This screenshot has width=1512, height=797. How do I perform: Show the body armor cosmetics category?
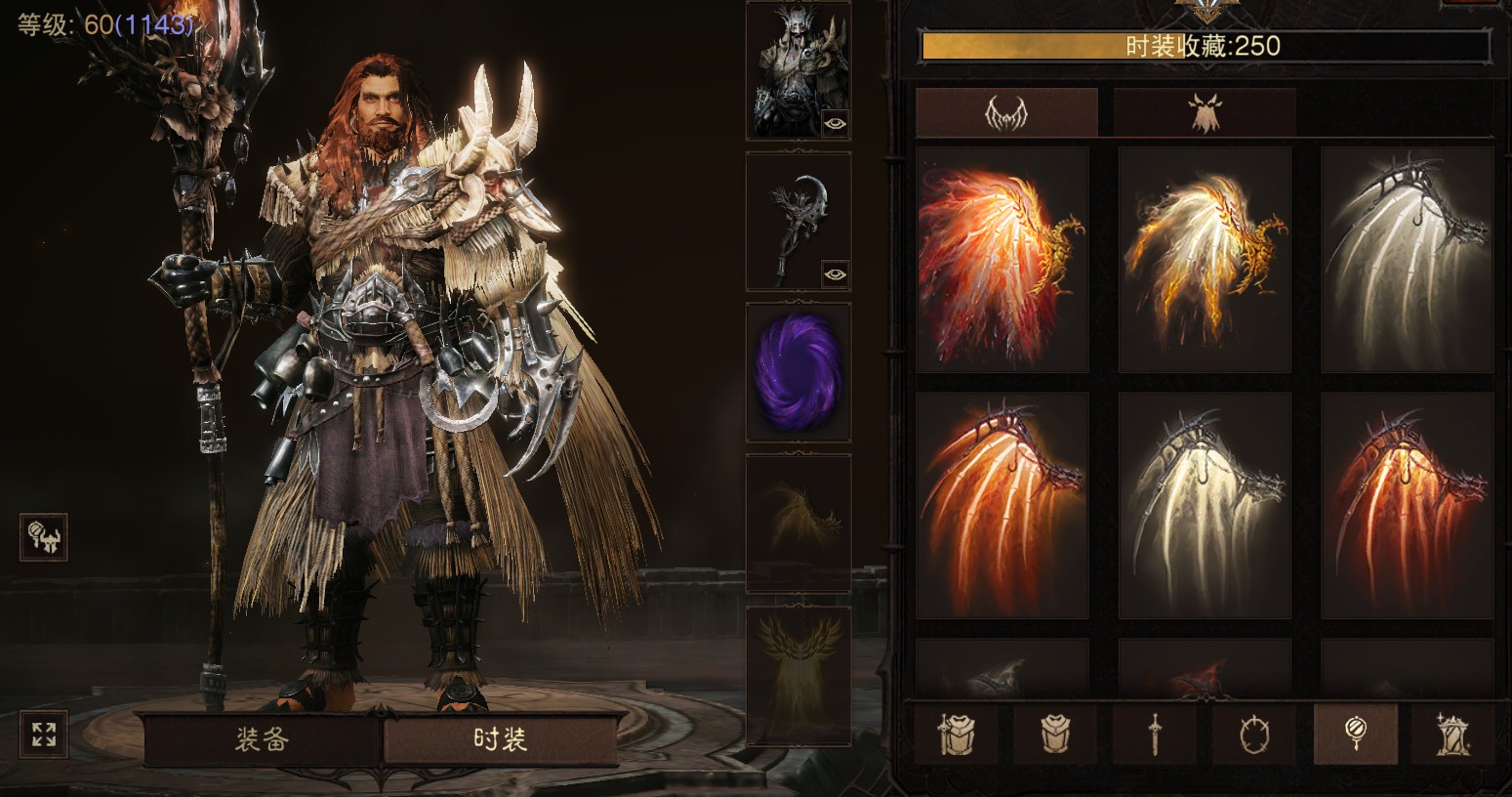(x=1055, y=734)
